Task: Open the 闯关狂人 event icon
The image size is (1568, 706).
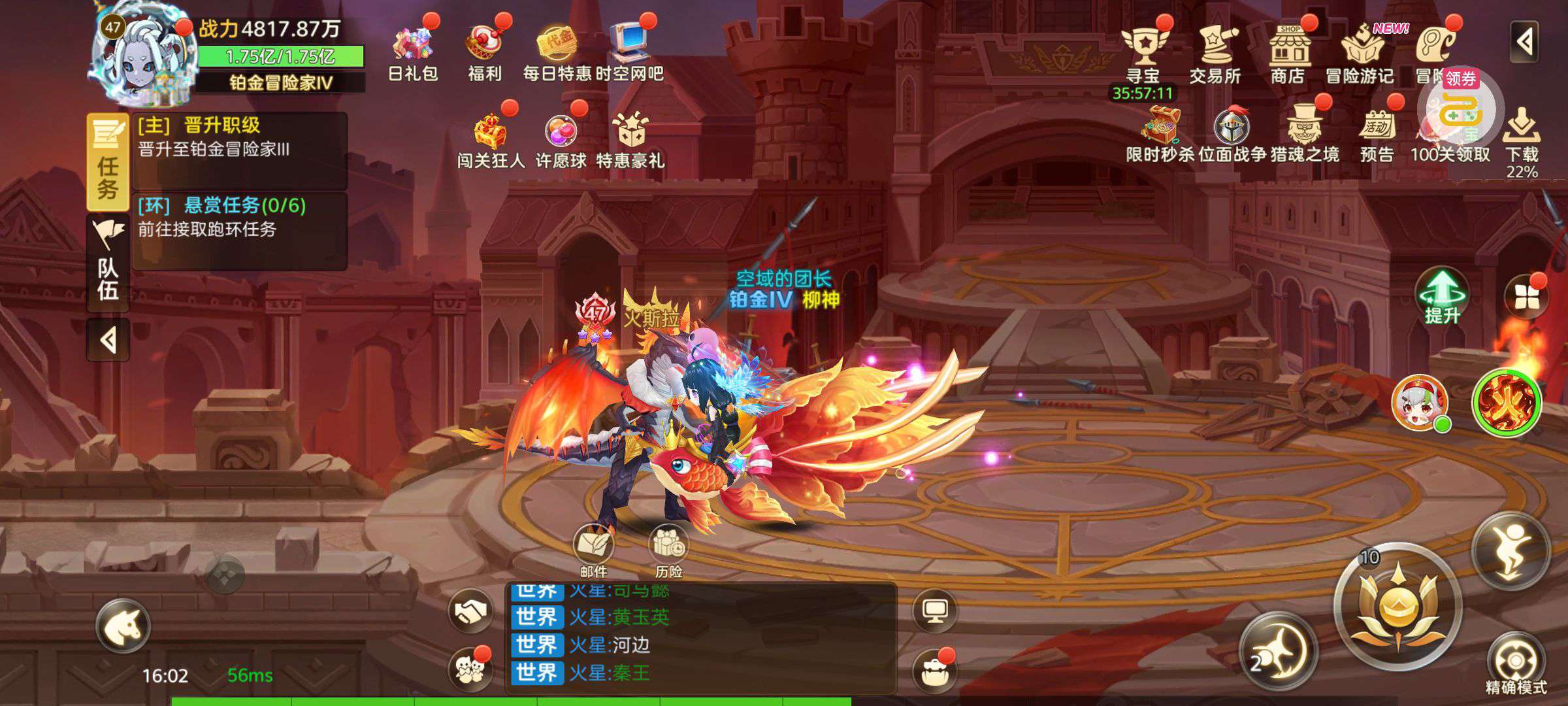Action: 491,139
